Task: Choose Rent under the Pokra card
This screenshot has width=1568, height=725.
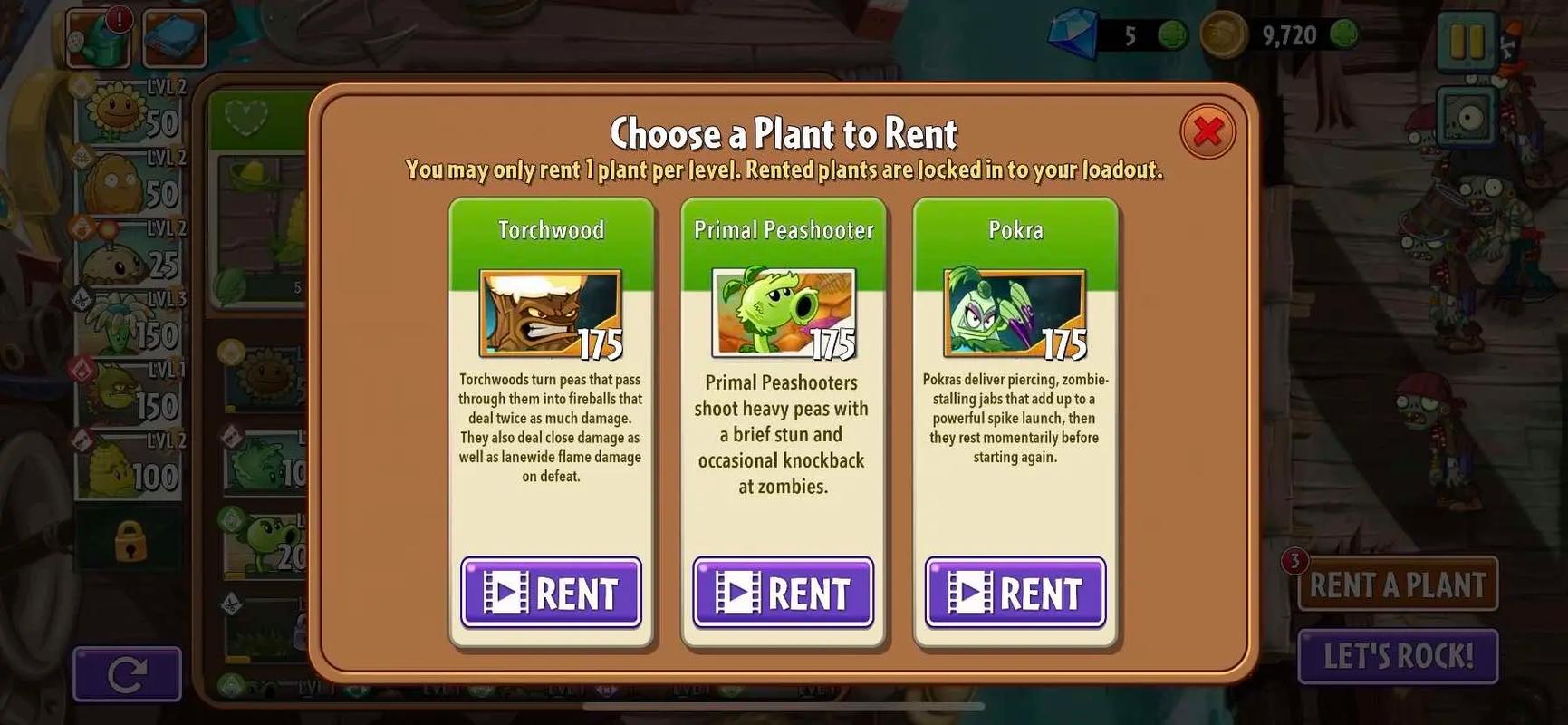Action: pyautogui.click(x=1015, y=593)
